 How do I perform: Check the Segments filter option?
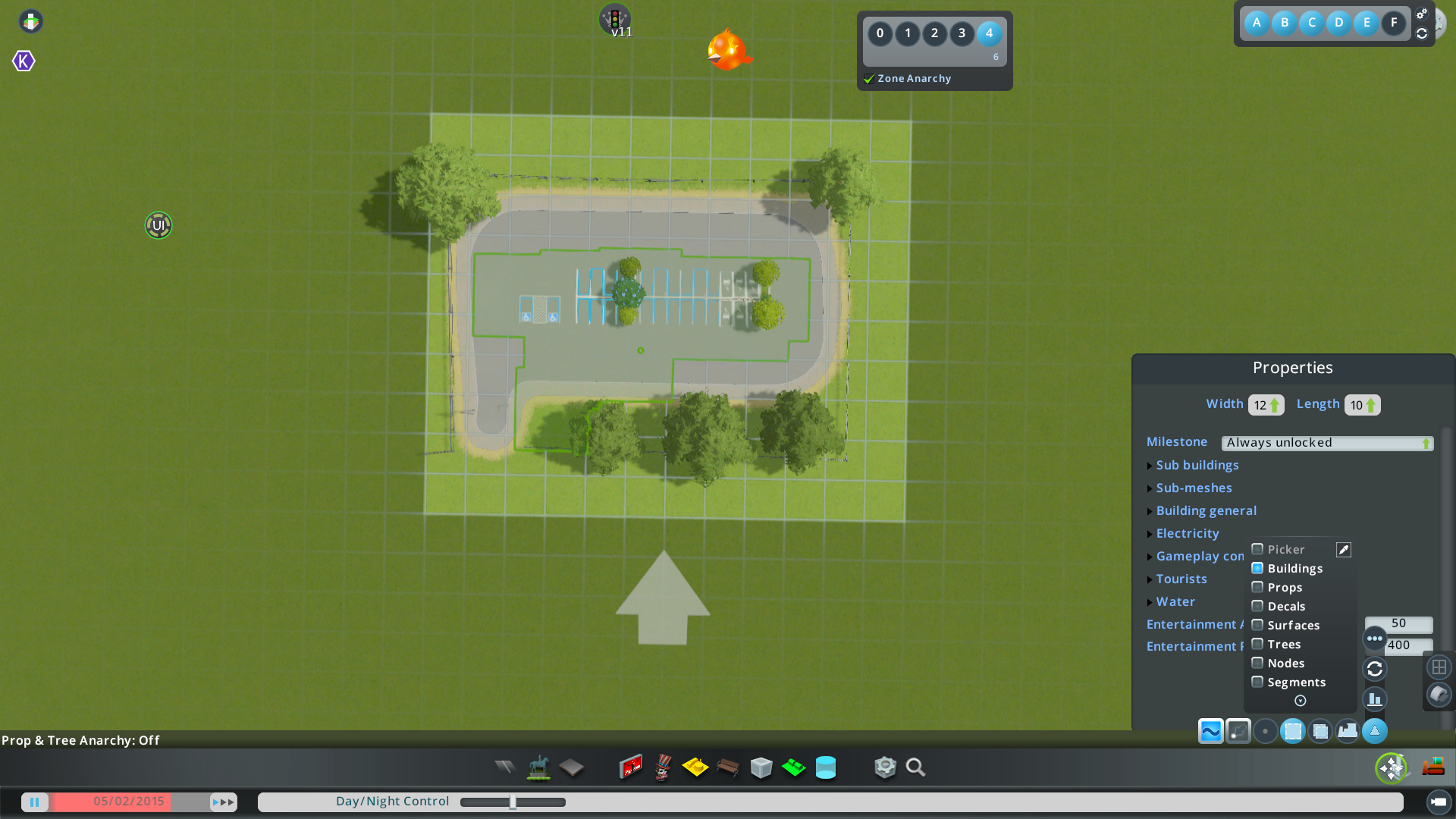pos(1257,682)
